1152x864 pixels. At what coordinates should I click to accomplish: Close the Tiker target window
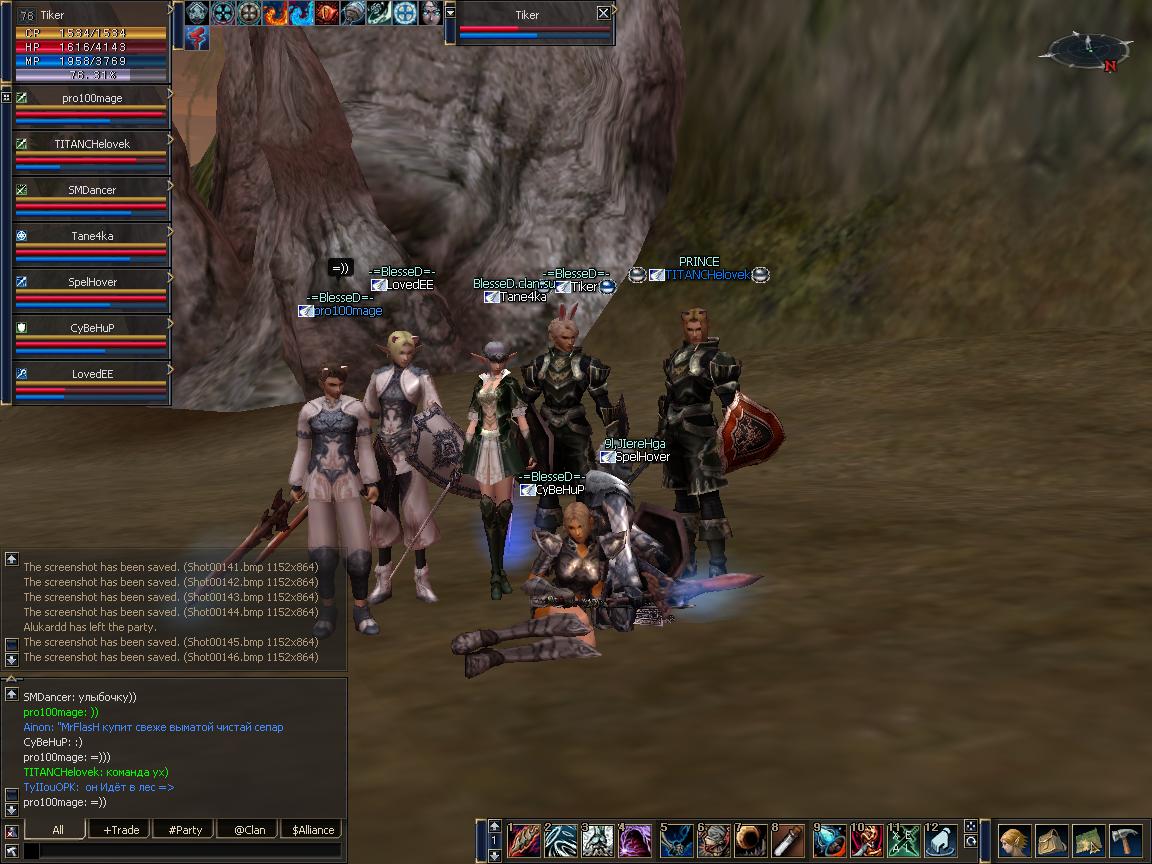pyautogui.click(x=603, y=14)
